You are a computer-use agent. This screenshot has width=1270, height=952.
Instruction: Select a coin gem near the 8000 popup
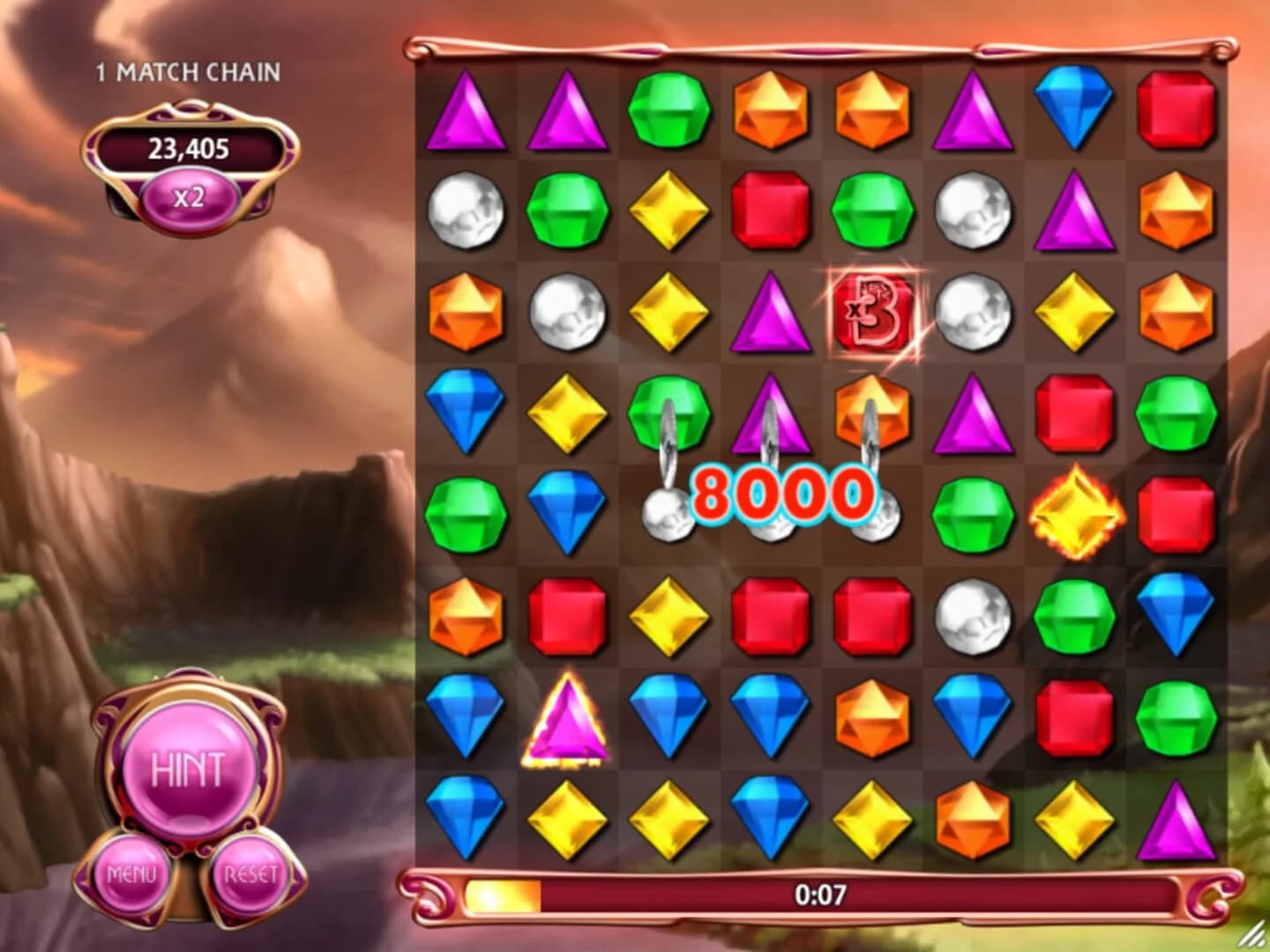667,511
